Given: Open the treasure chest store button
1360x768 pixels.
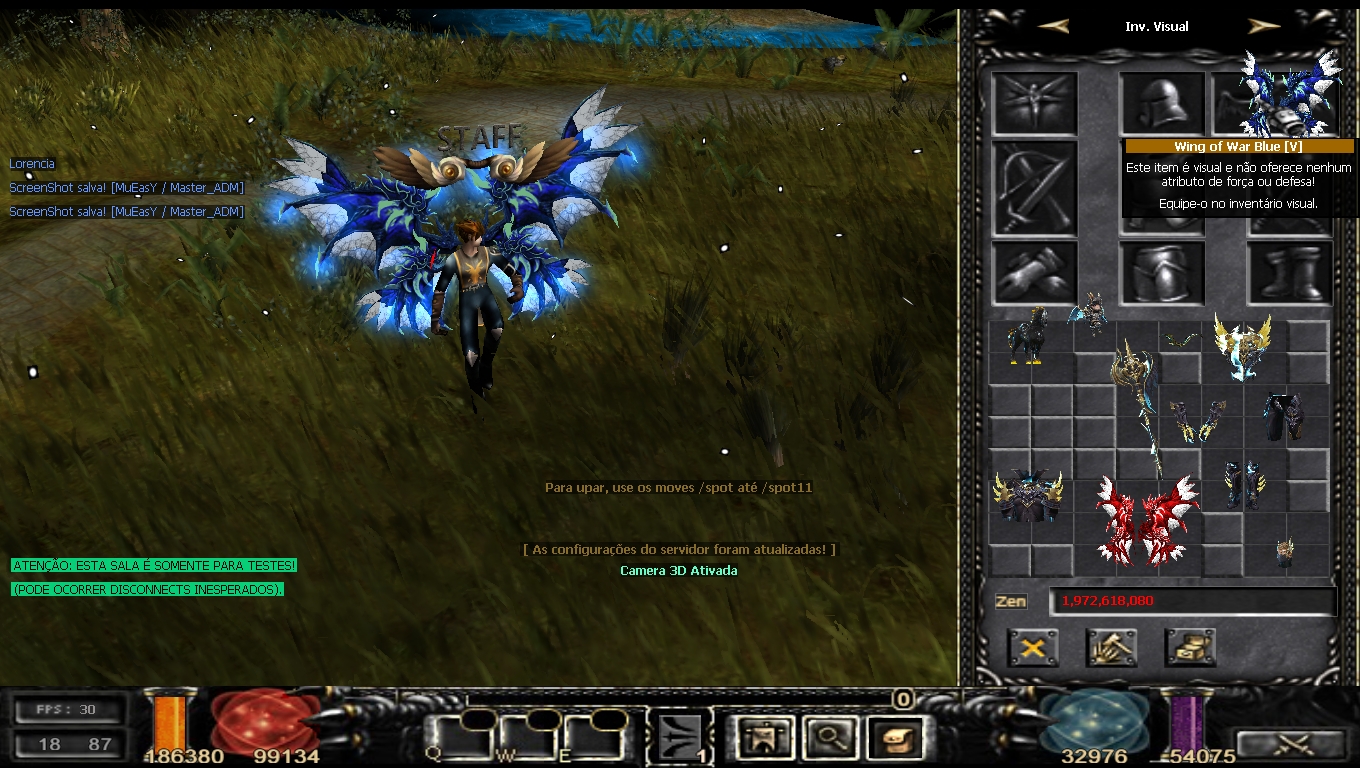Looking at the screenshot, I should [x=1190, y=648].
